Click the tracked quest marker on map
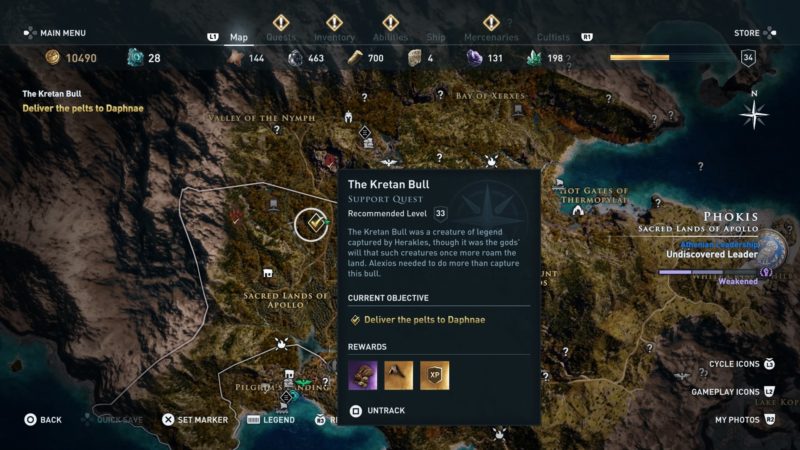 pos(313,225)
